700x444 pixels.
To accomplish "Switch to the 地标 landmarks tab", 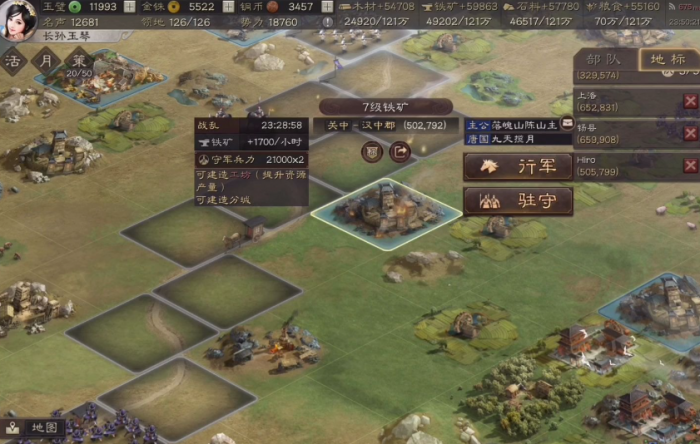I will (667, 59).
